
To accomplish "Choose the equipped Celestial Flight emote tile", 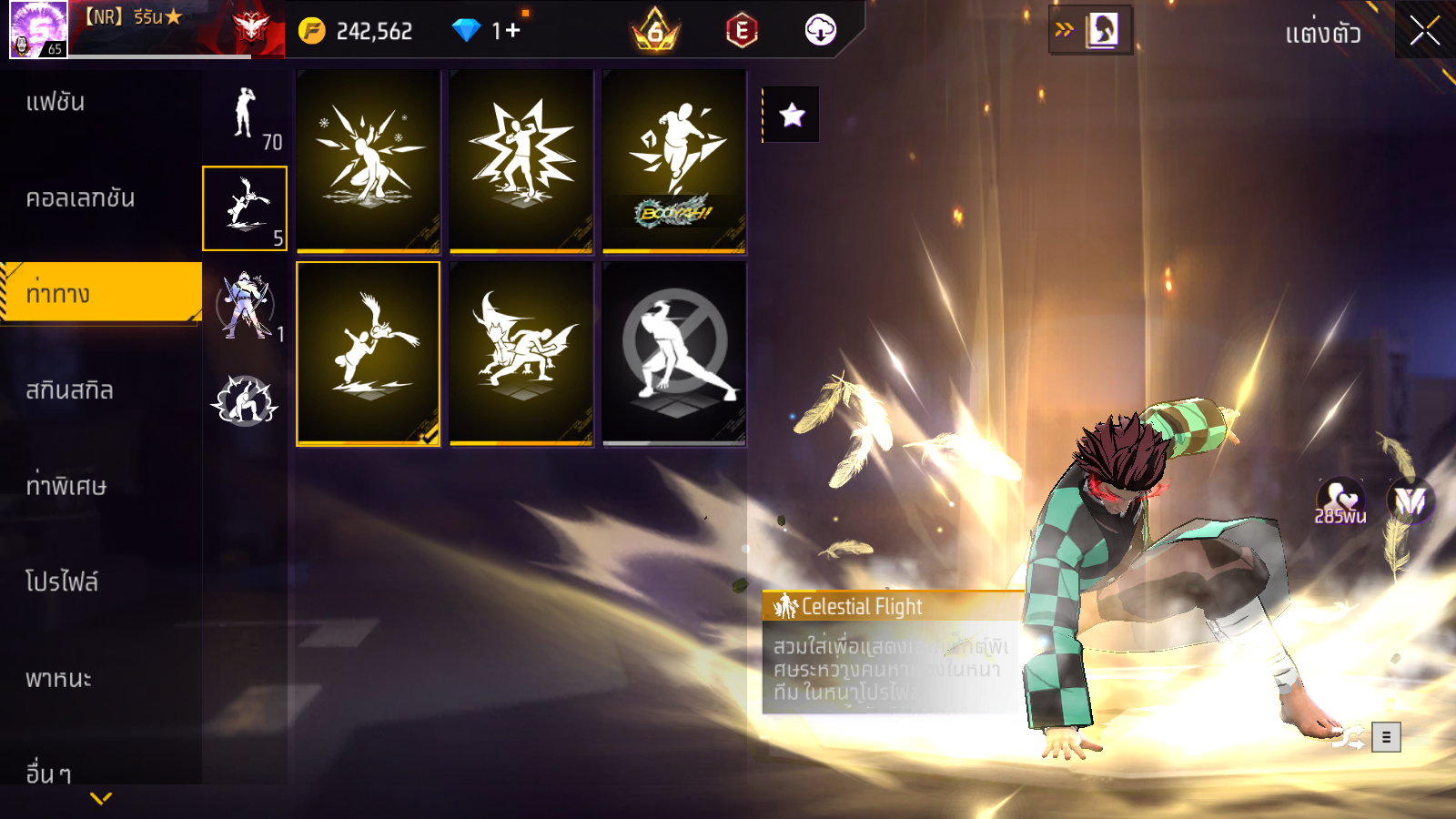I will [369, 354].
